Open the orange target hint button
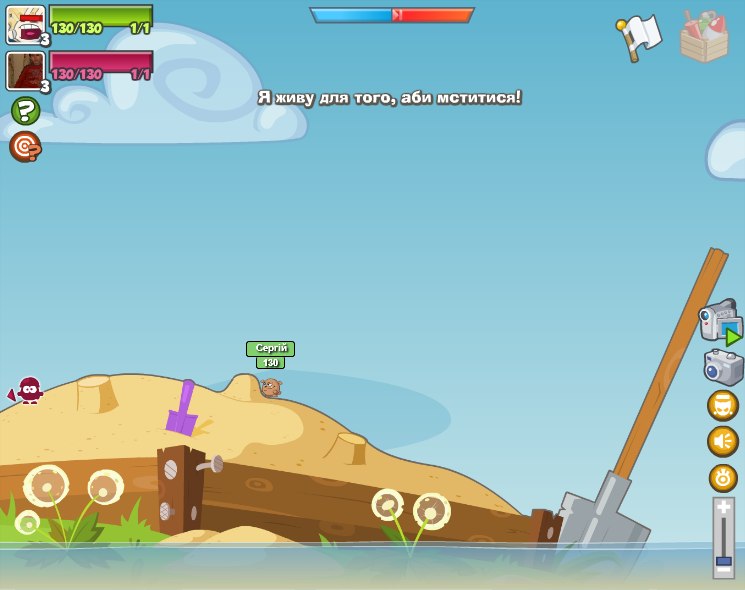The width and height of the screenshot is (745, 590). point(25,147)
